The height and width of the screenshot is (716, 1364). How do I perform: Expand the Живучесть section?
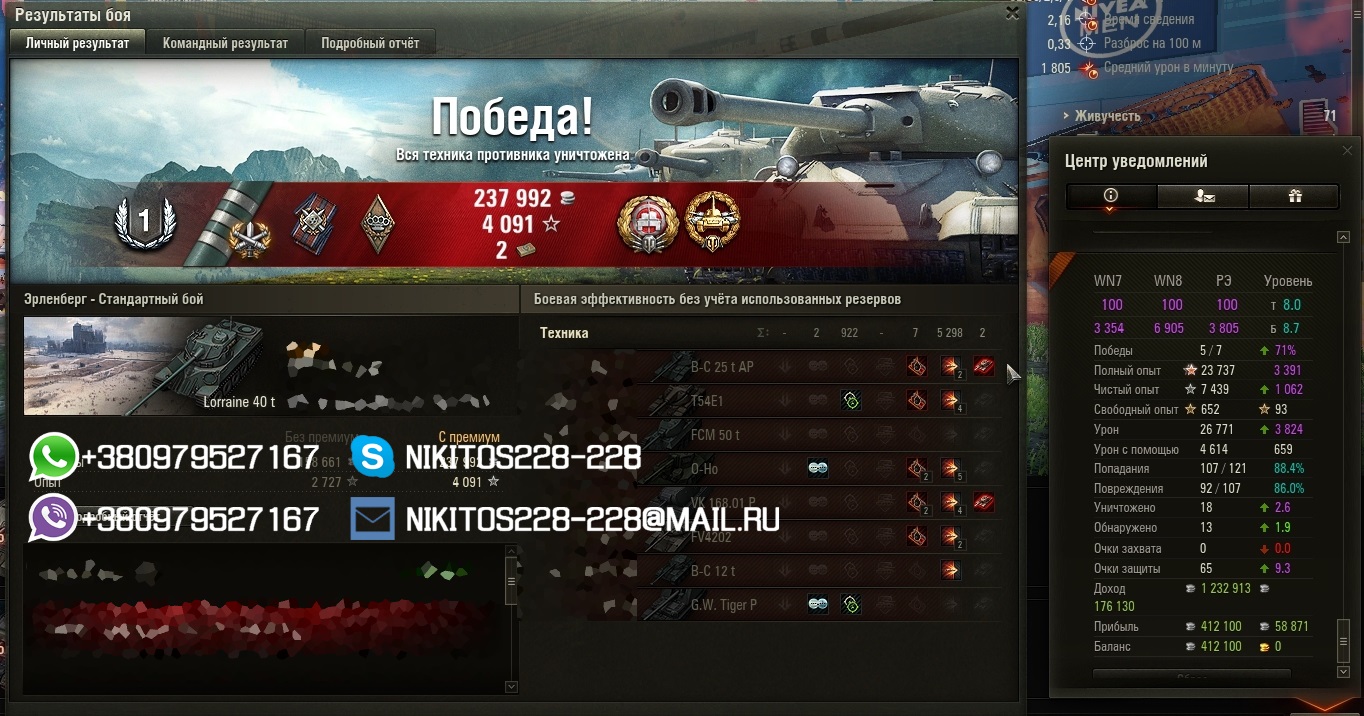(x=1107, y=116)
